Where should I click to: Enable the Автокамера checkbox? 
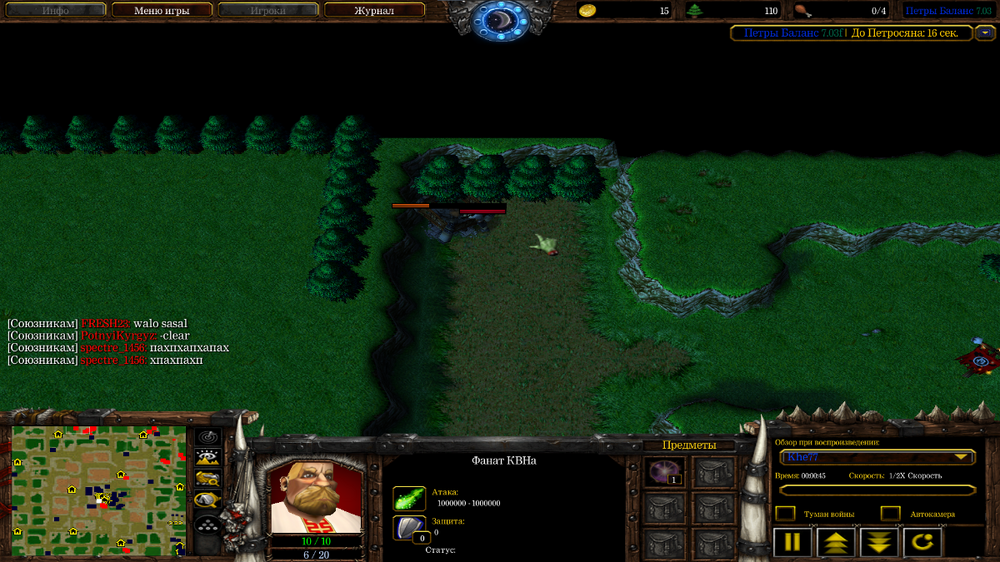pyautogui.click(x=890, y=514)
